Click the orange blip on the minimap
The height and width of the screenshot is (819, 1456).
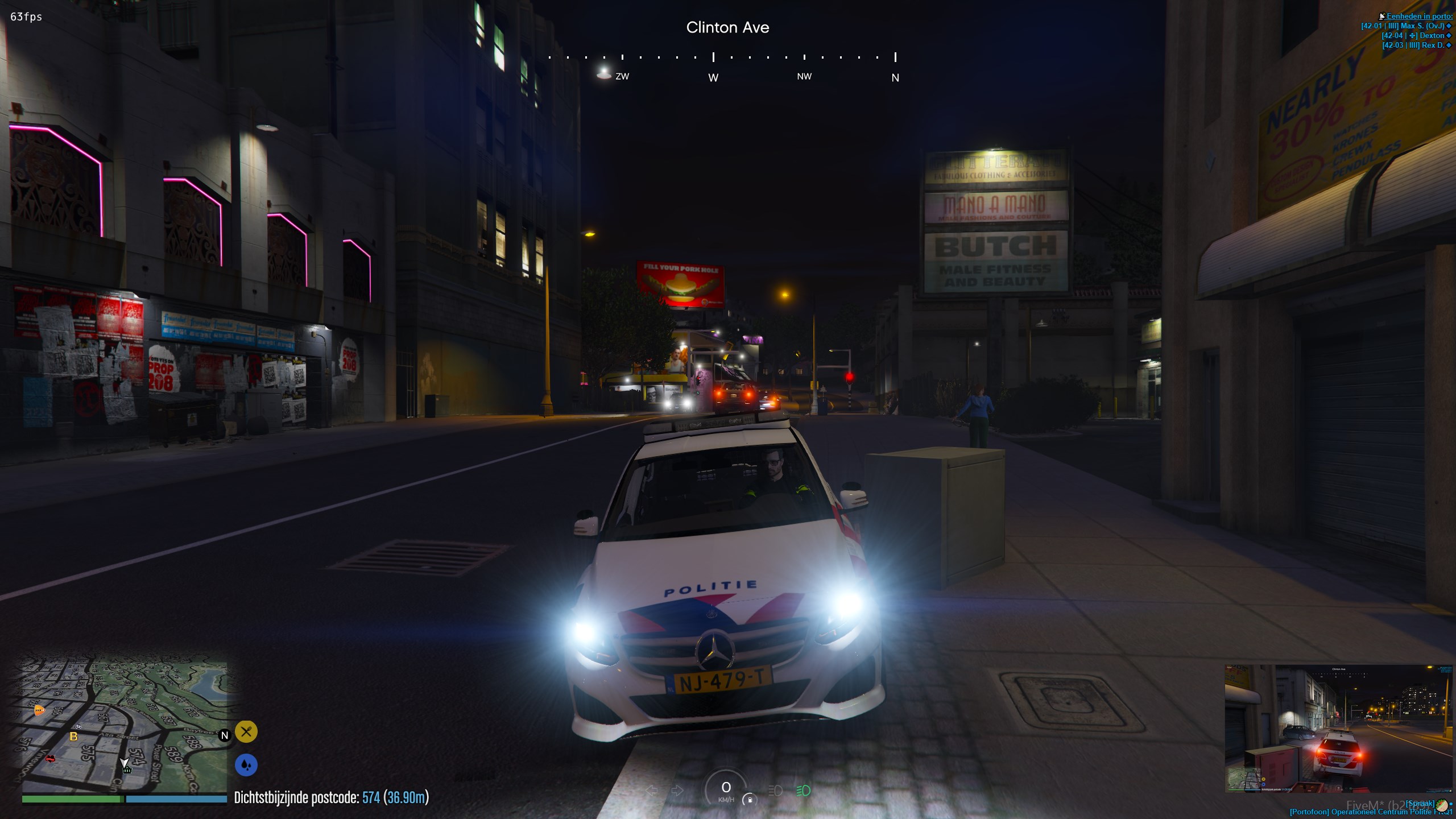coord(39,710)
